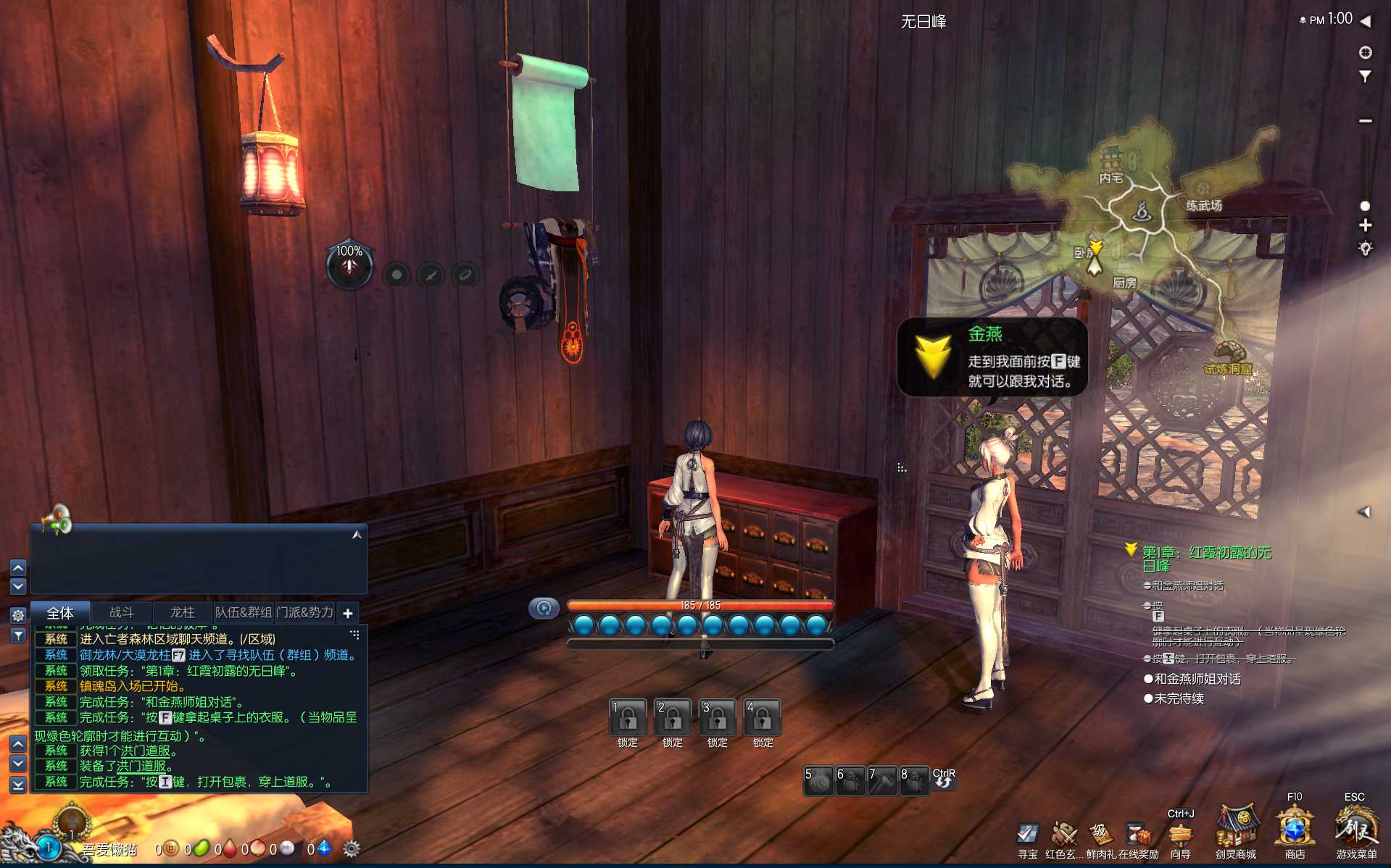
Task: Toggle the megaphone announcement icon
Action: (57, 519)
